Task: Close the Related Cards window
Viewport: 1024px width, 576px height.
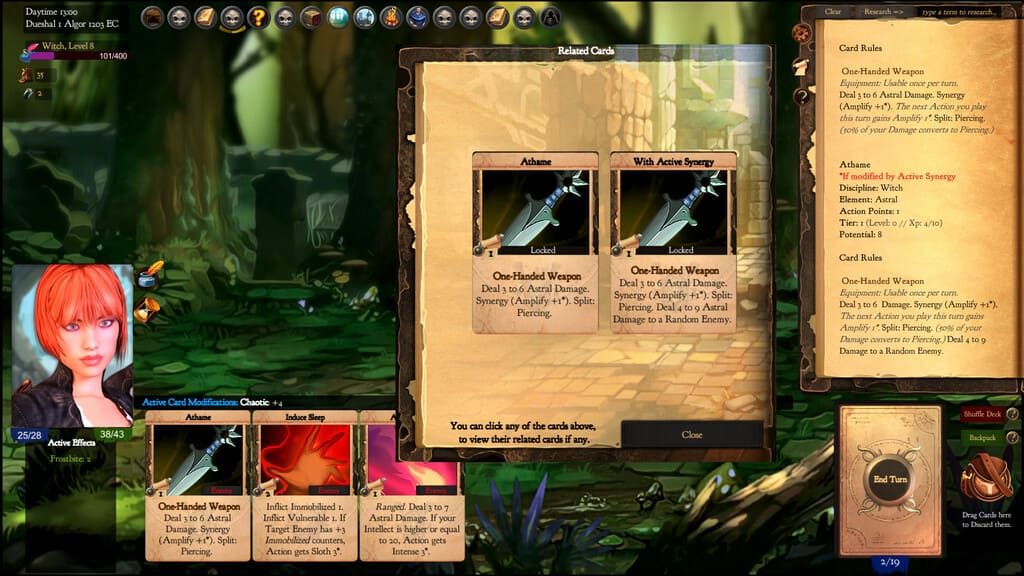Action: click(x=692, y=435)
